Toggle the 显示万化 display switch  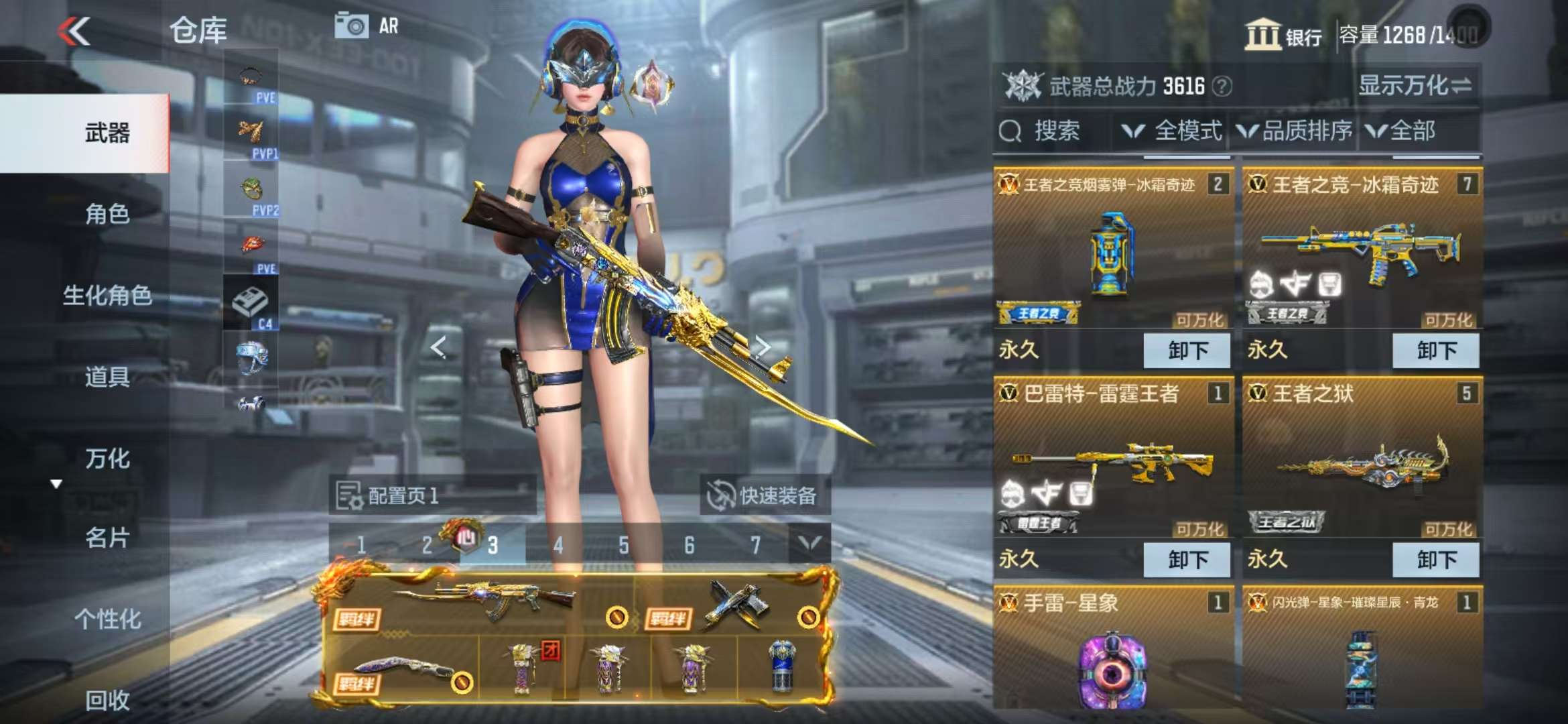pos(1415,86)
